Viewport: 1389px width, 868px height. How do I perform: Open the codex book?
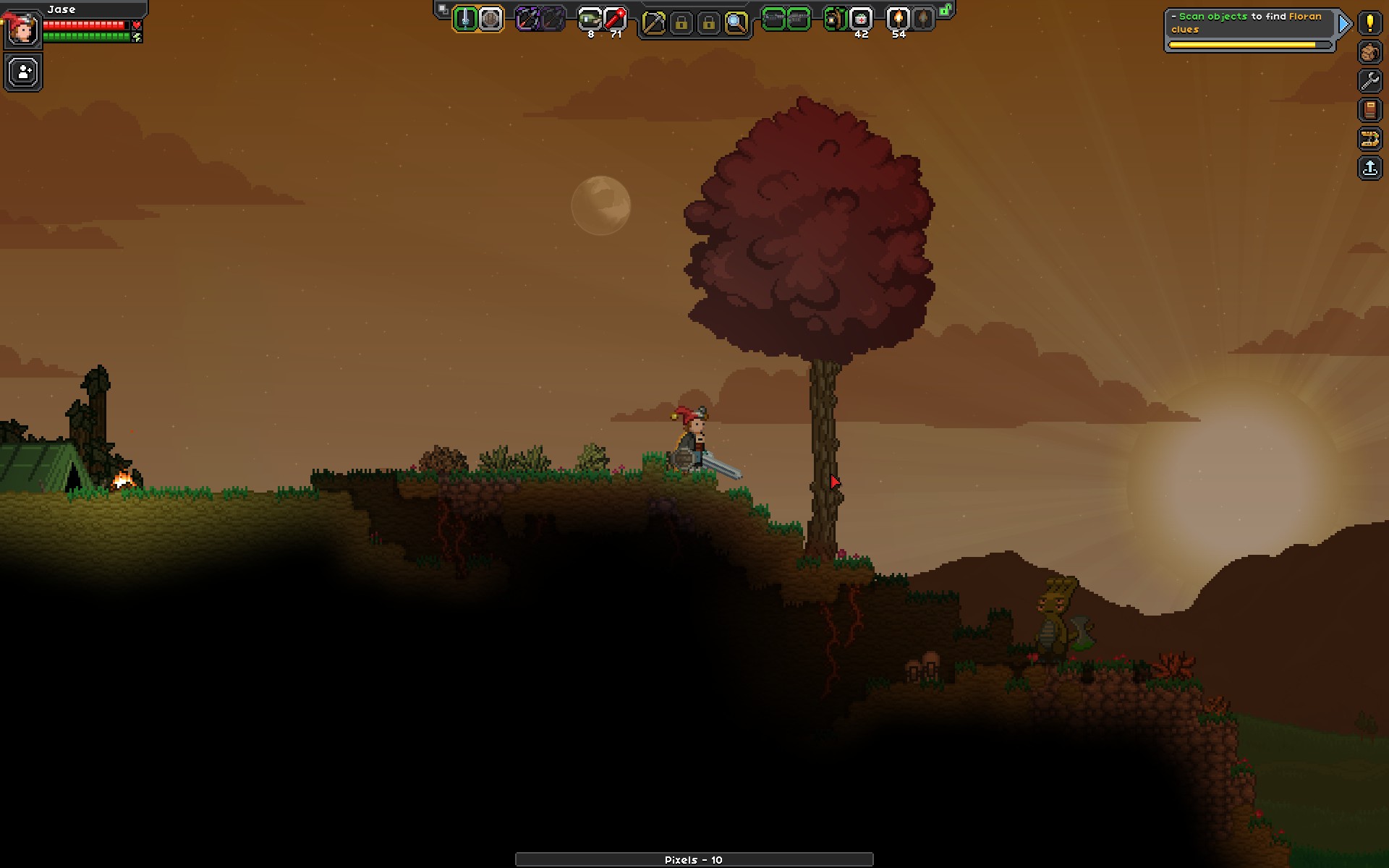tap(1369, 110)
